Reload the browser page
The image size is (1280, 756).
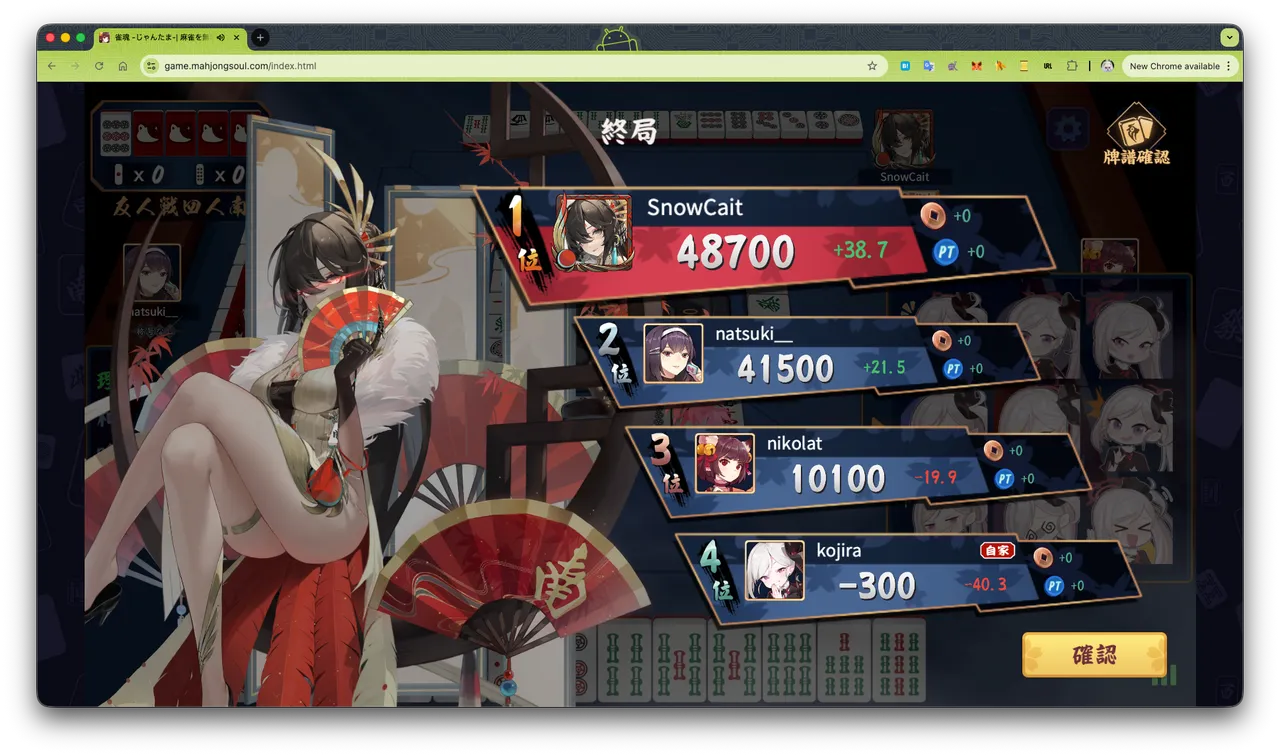pyautogui.click(x=99, y=66)
